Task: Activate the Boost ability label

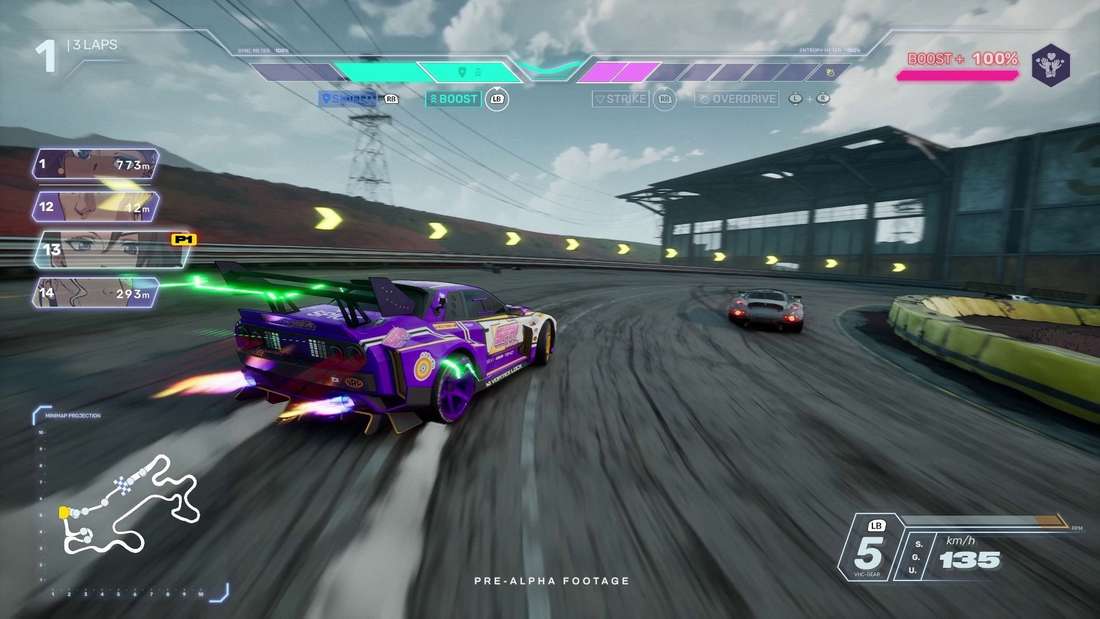Action: (x=453, y=99)
